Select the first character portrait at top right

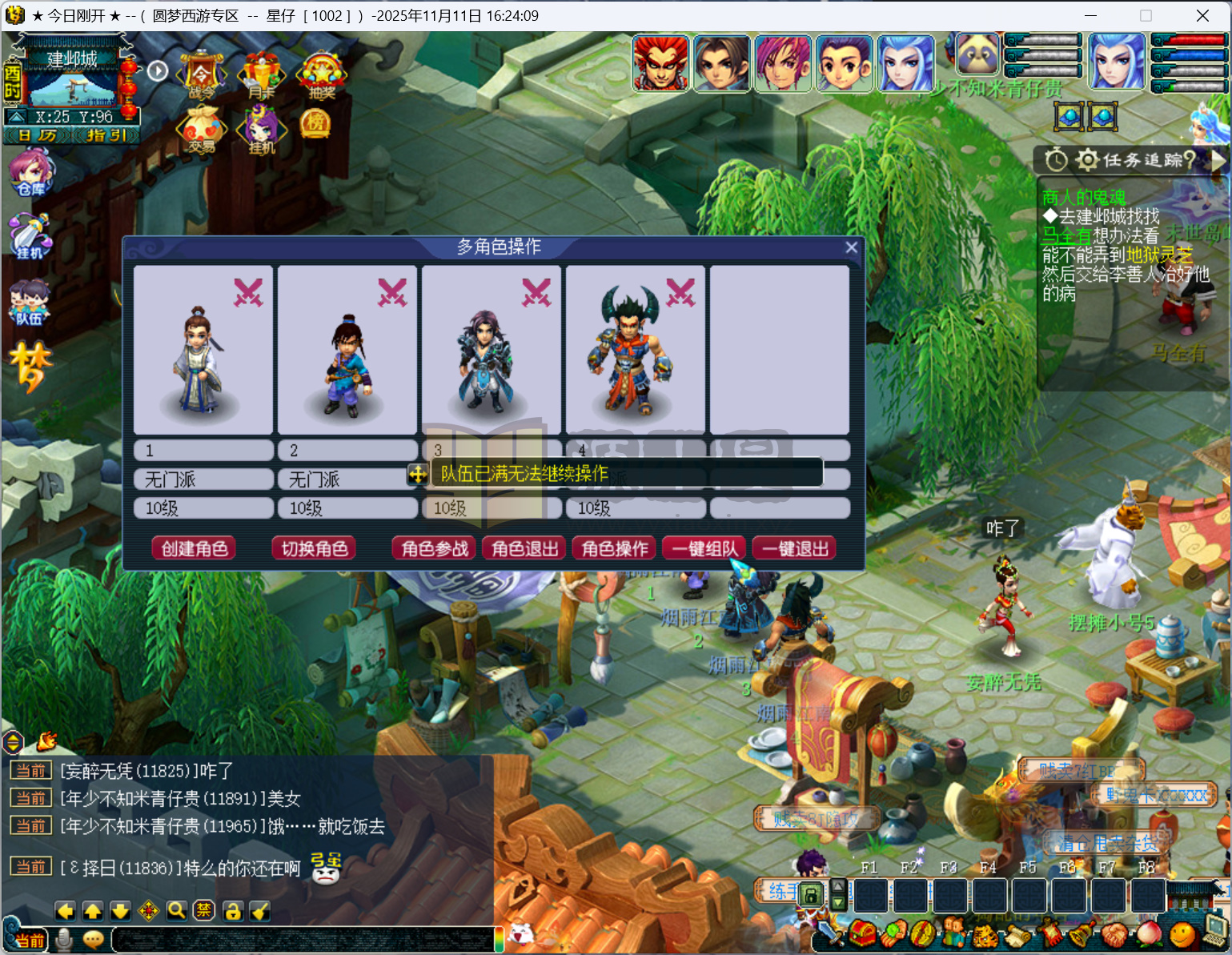coord(661,62)
